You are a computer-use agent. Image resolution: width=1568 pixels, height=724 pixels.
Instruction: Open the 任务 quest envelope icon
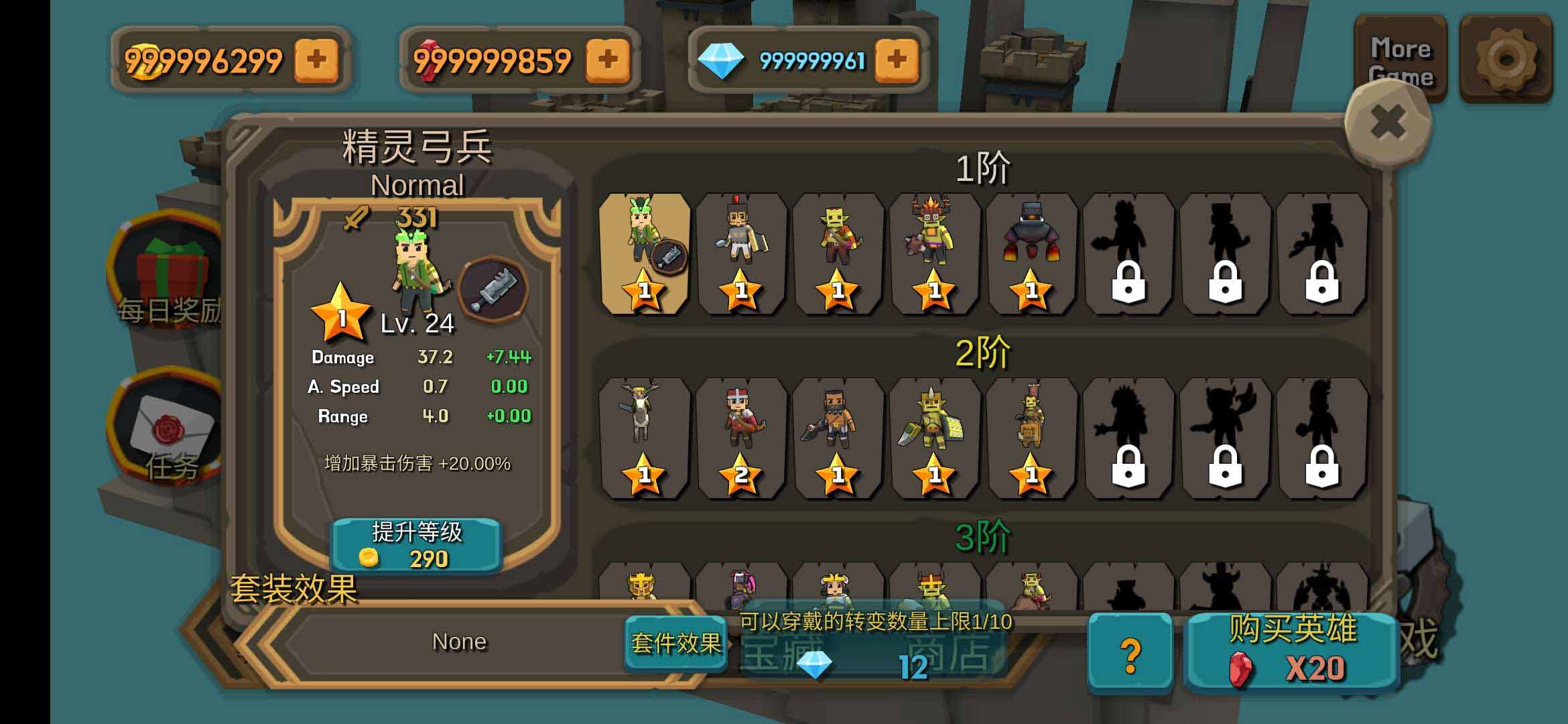[x=171, y=429]
